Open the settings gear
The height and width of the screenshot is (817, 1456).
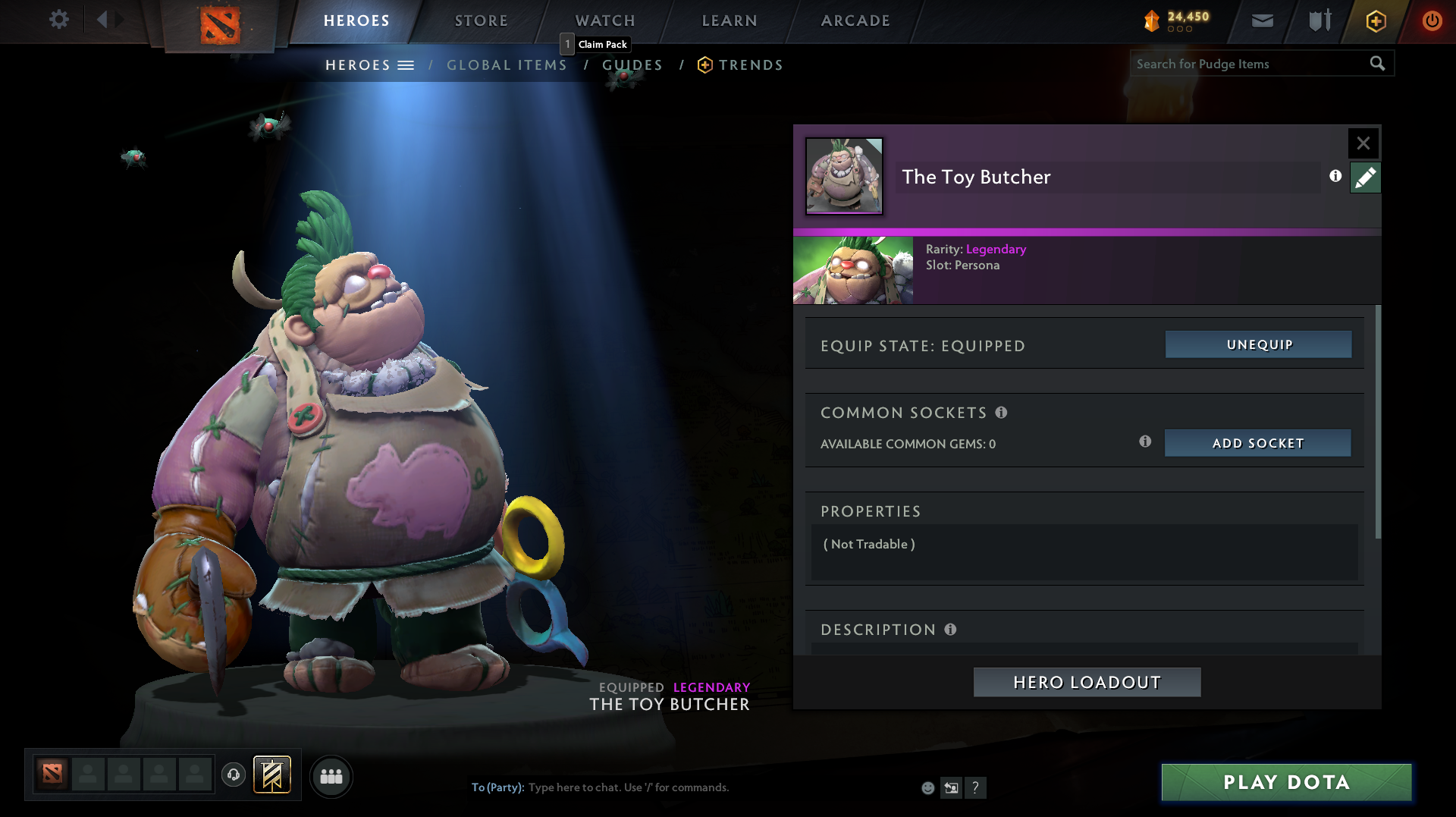click(59, 20)
